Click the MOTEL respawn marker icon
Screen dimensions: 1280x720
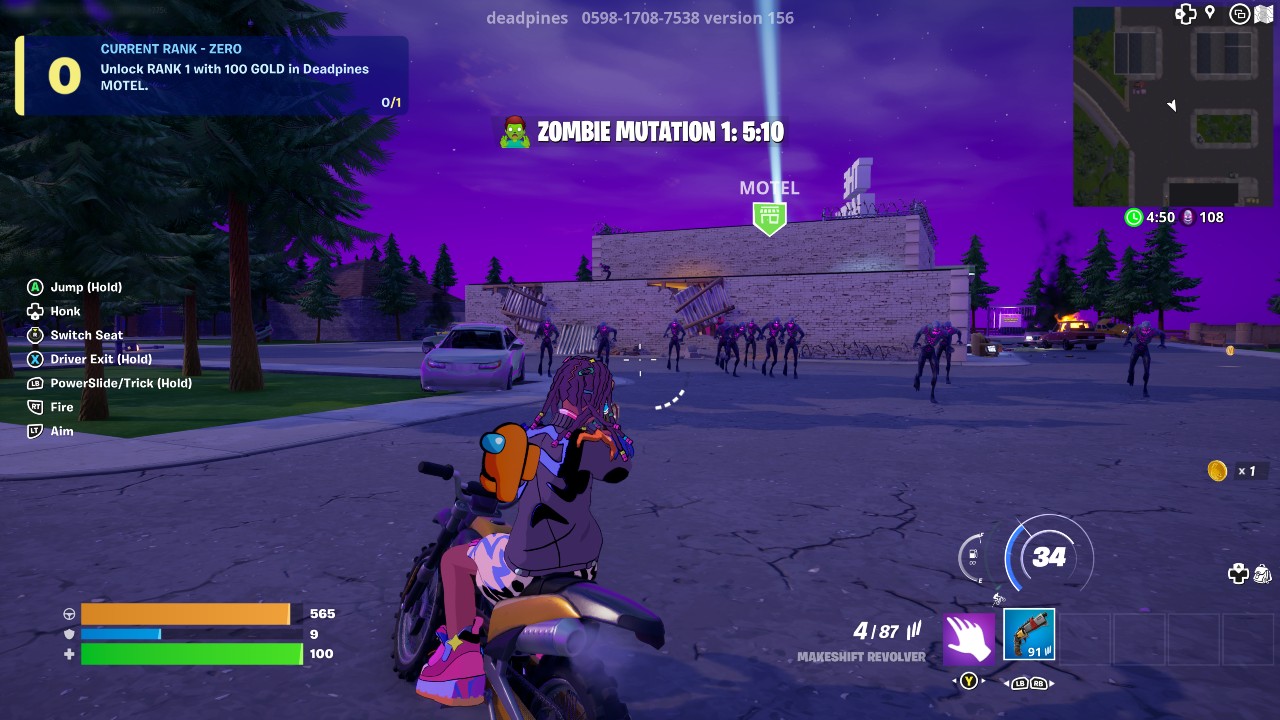pyautogui.click(x=769, y=212)
